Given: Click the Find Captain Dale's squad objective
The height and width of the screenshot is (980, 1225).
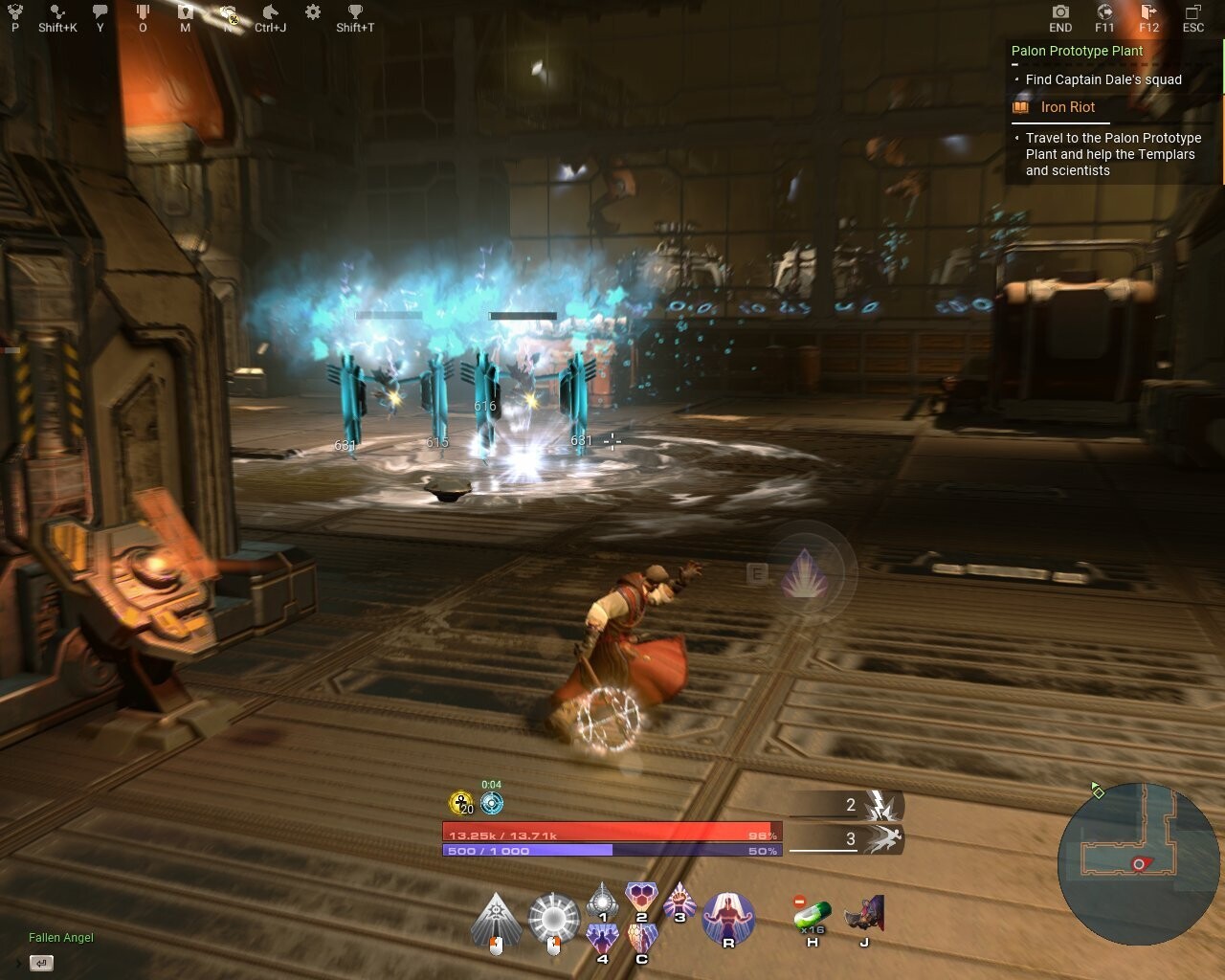Looking at the screenshot, I should tap(1102, 79).
